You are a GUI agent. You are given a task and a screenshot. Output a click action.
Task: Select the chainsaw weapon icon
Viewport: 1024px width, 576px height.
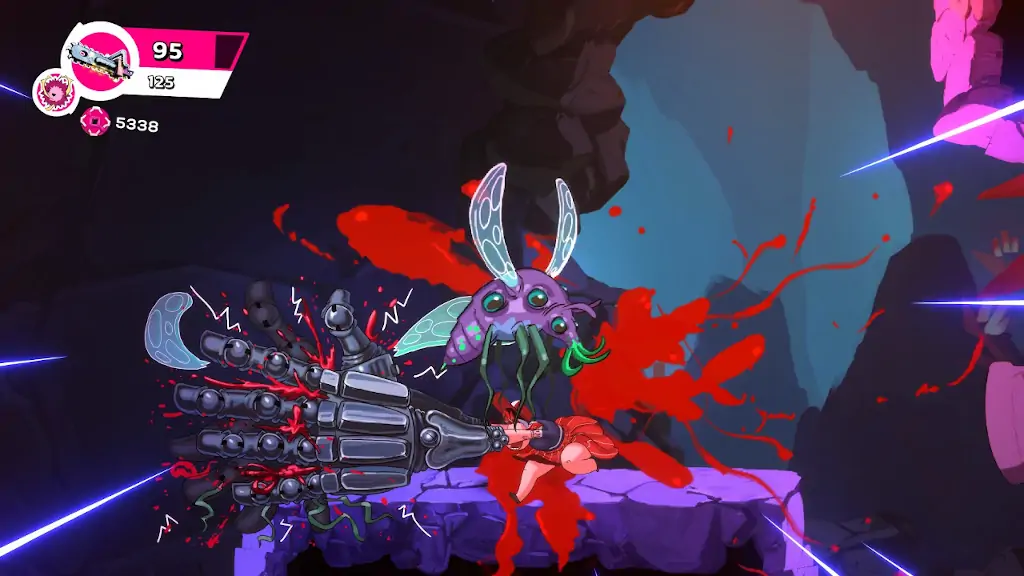click(100, 62)
